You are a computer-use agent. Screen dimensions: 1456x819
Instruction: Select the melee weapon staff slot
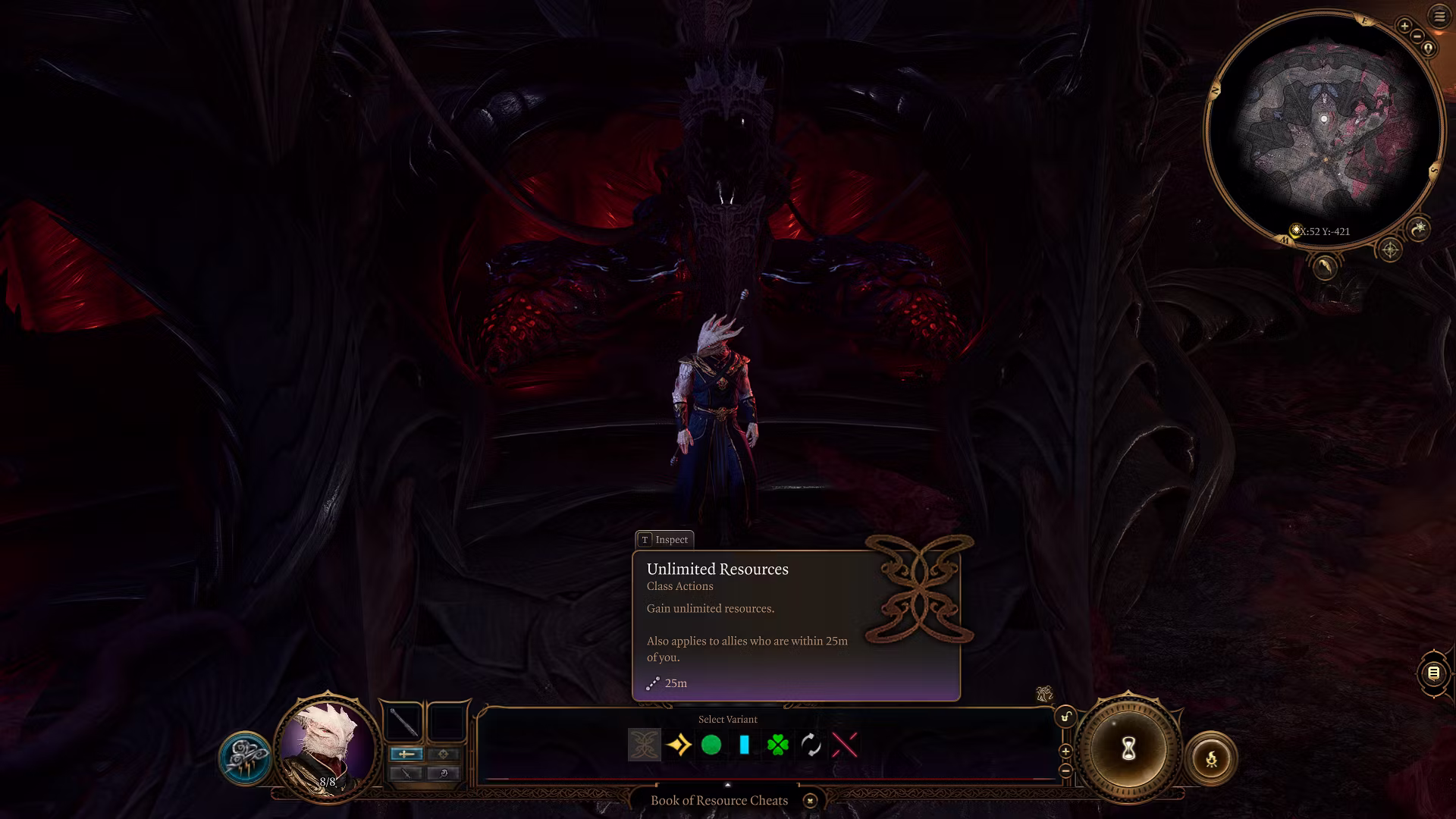[403, 722]
